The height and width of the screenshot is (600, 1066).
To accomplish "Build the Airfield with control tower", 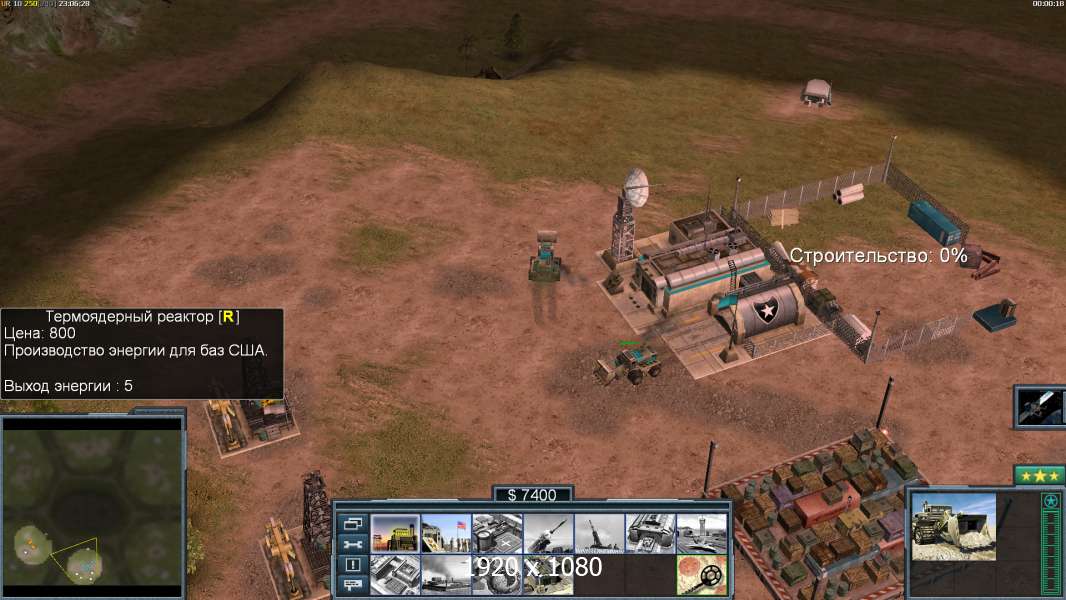I will click(x=701, y=534).
